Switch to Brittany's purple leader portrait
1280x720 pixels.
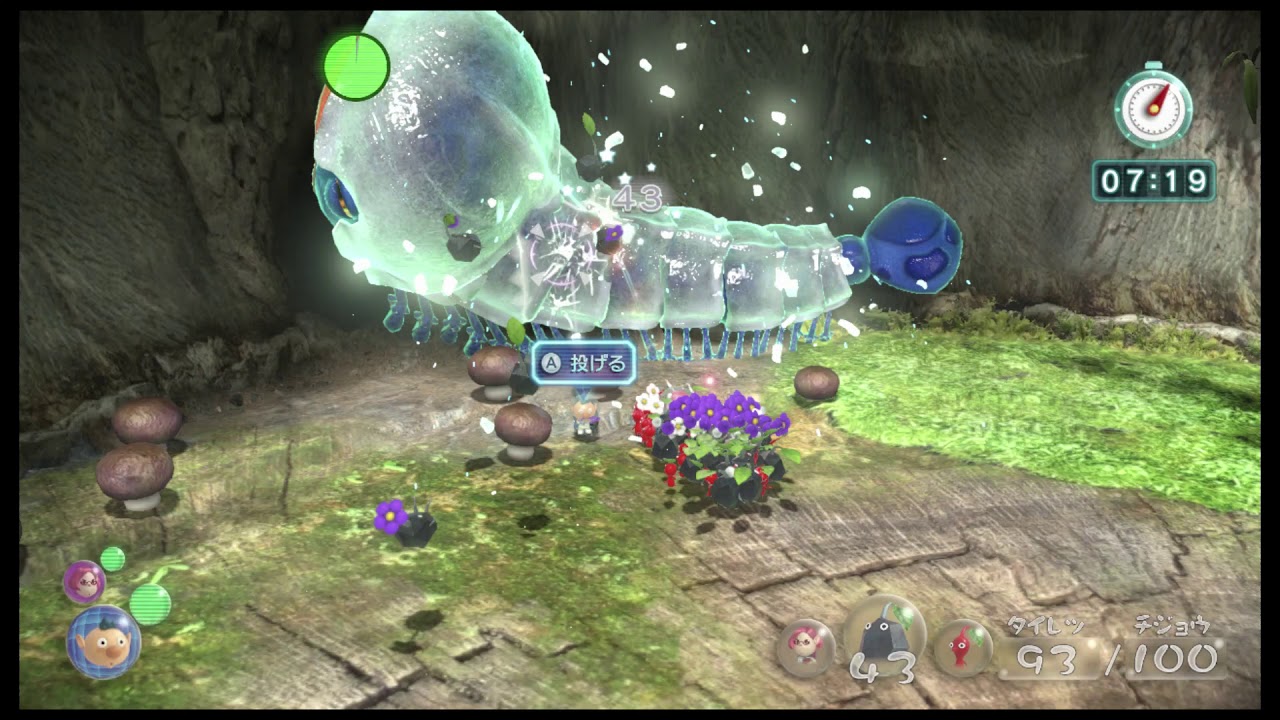[84, 581]
